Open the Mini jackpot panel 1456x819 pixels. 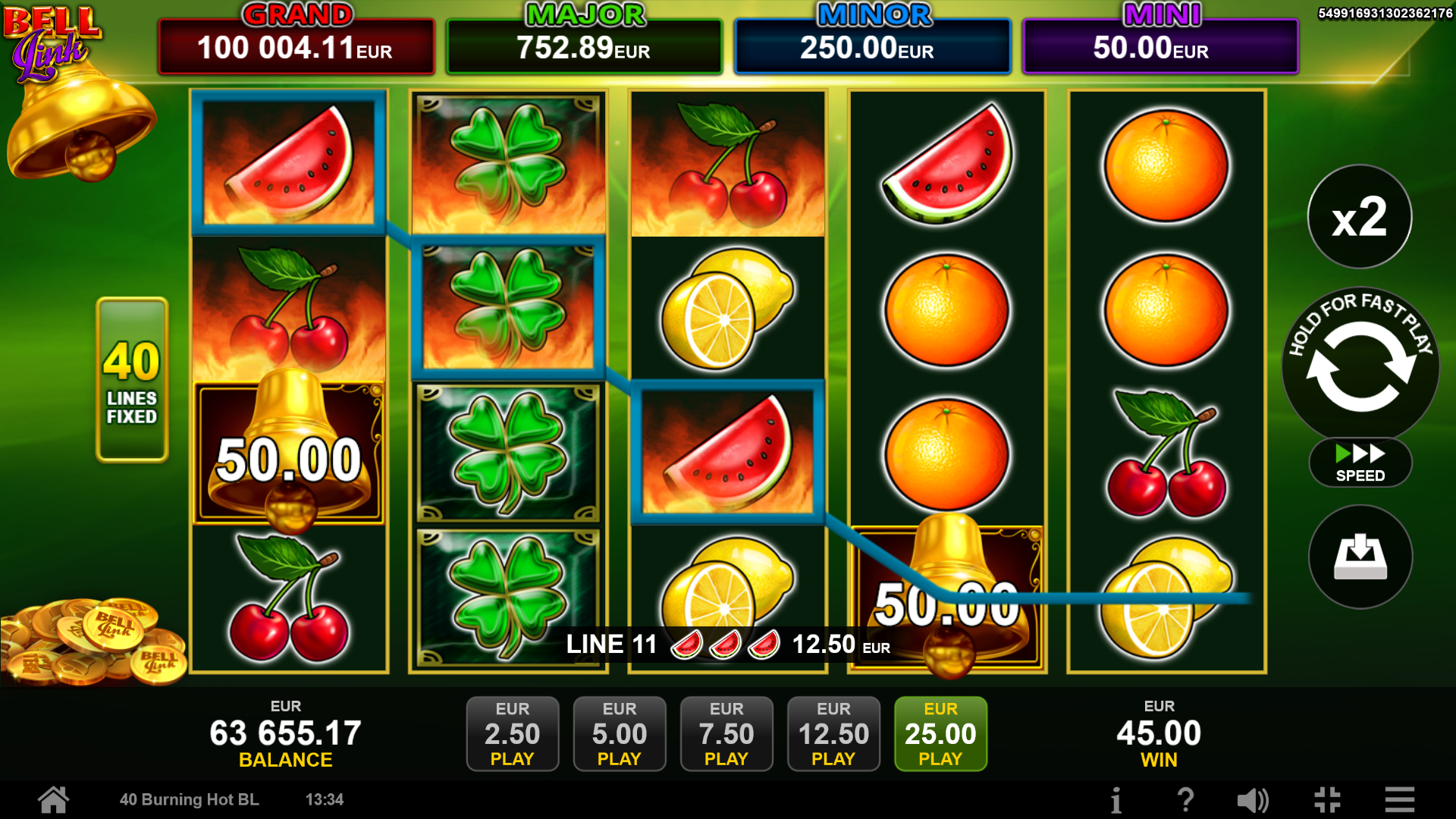coord(1160,47)
